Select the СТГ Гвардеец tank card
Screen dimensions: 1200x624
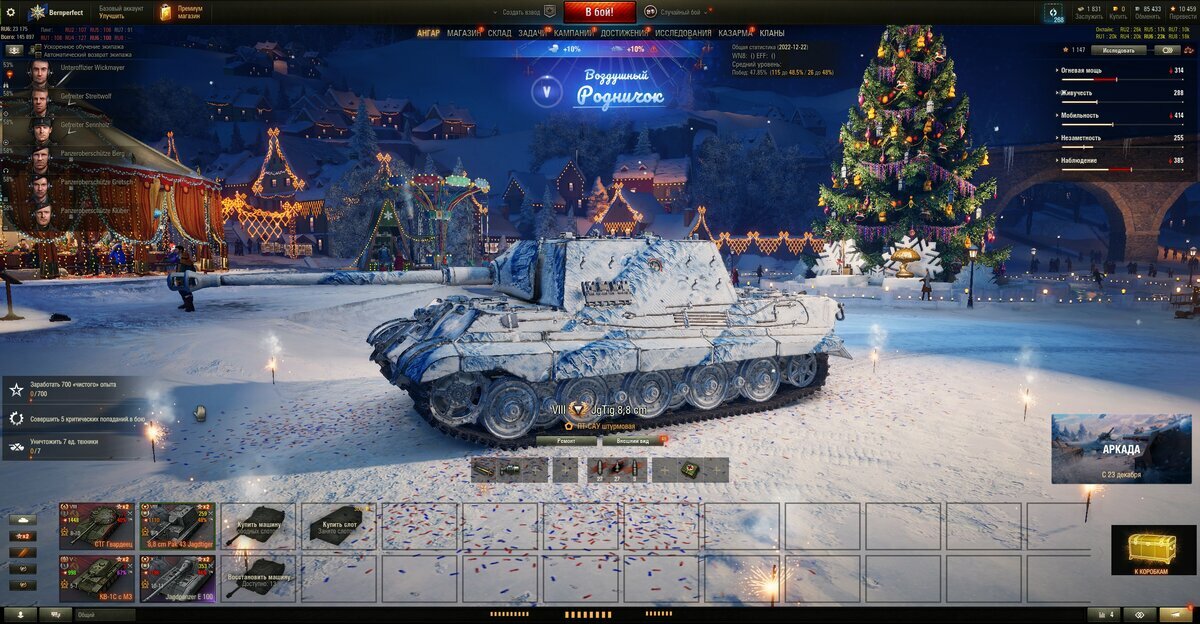(97, 525)
